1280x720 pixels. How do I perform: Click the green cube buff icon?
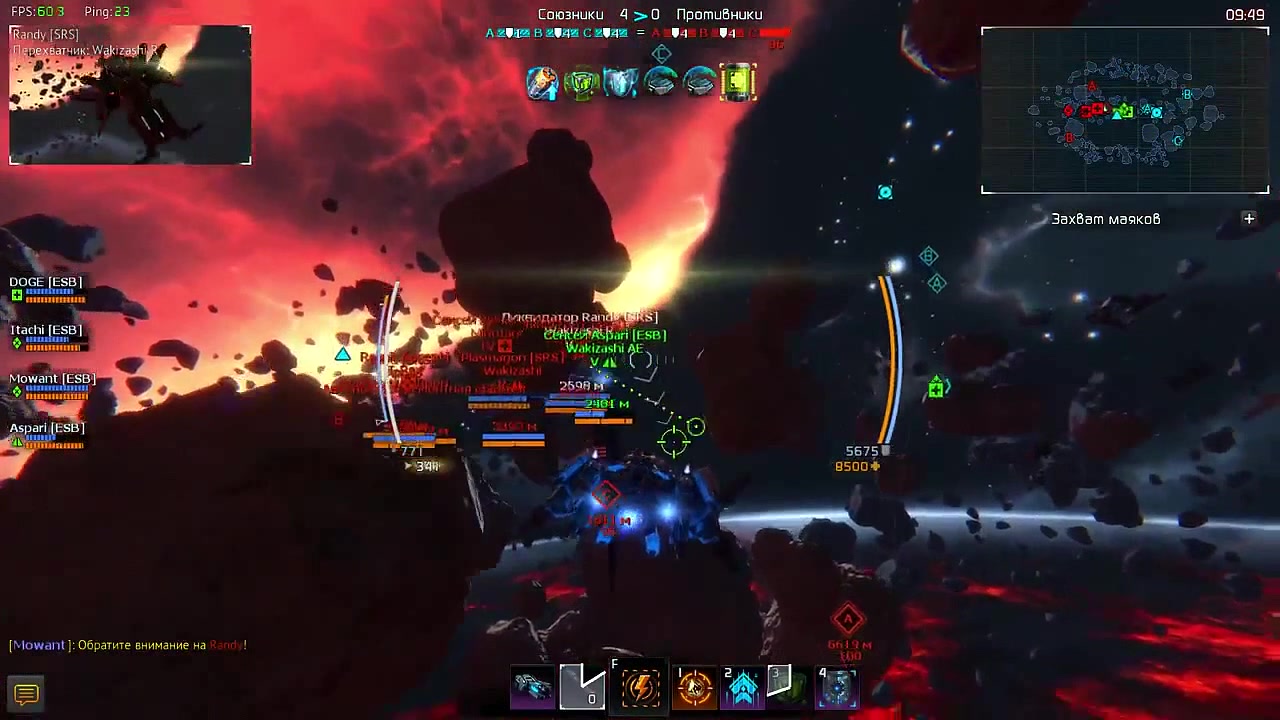tap(581, 82)
